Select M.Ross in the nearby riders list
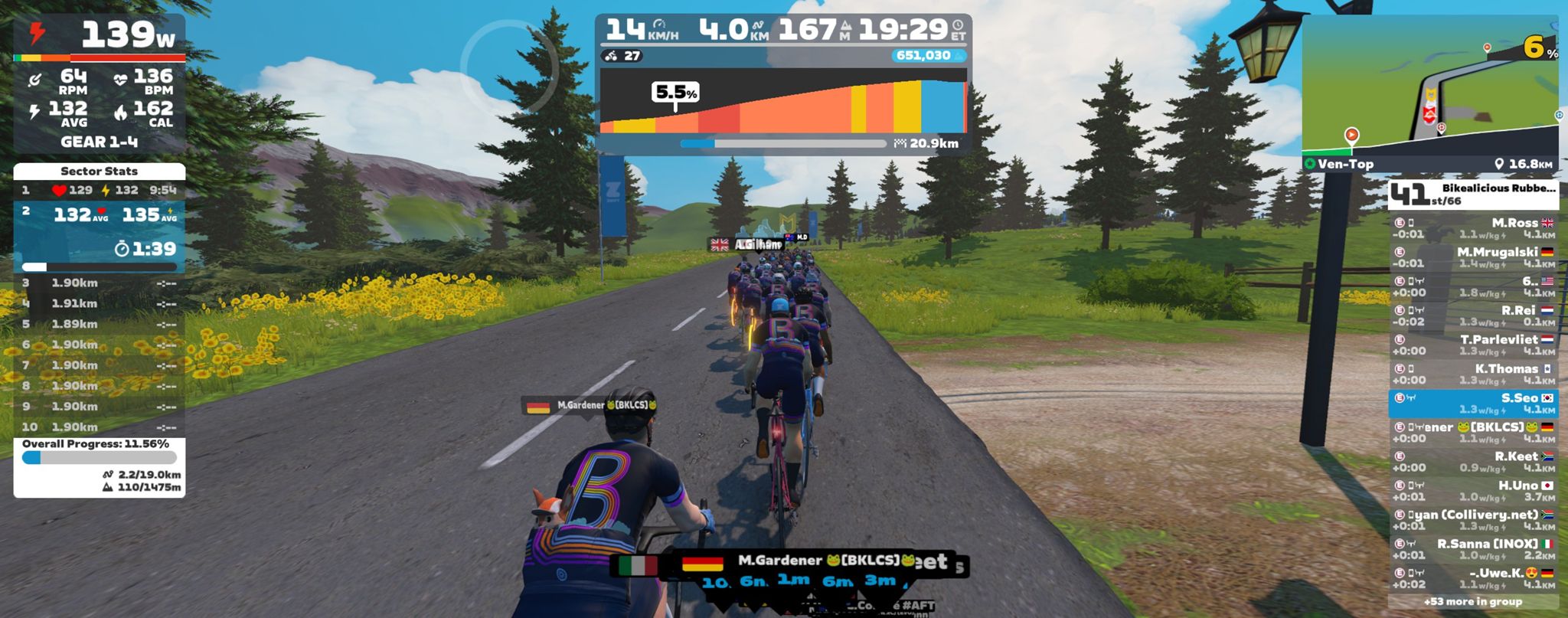Image resolution: width=1568 pixels, height=618 pixels. point(1472,228)
